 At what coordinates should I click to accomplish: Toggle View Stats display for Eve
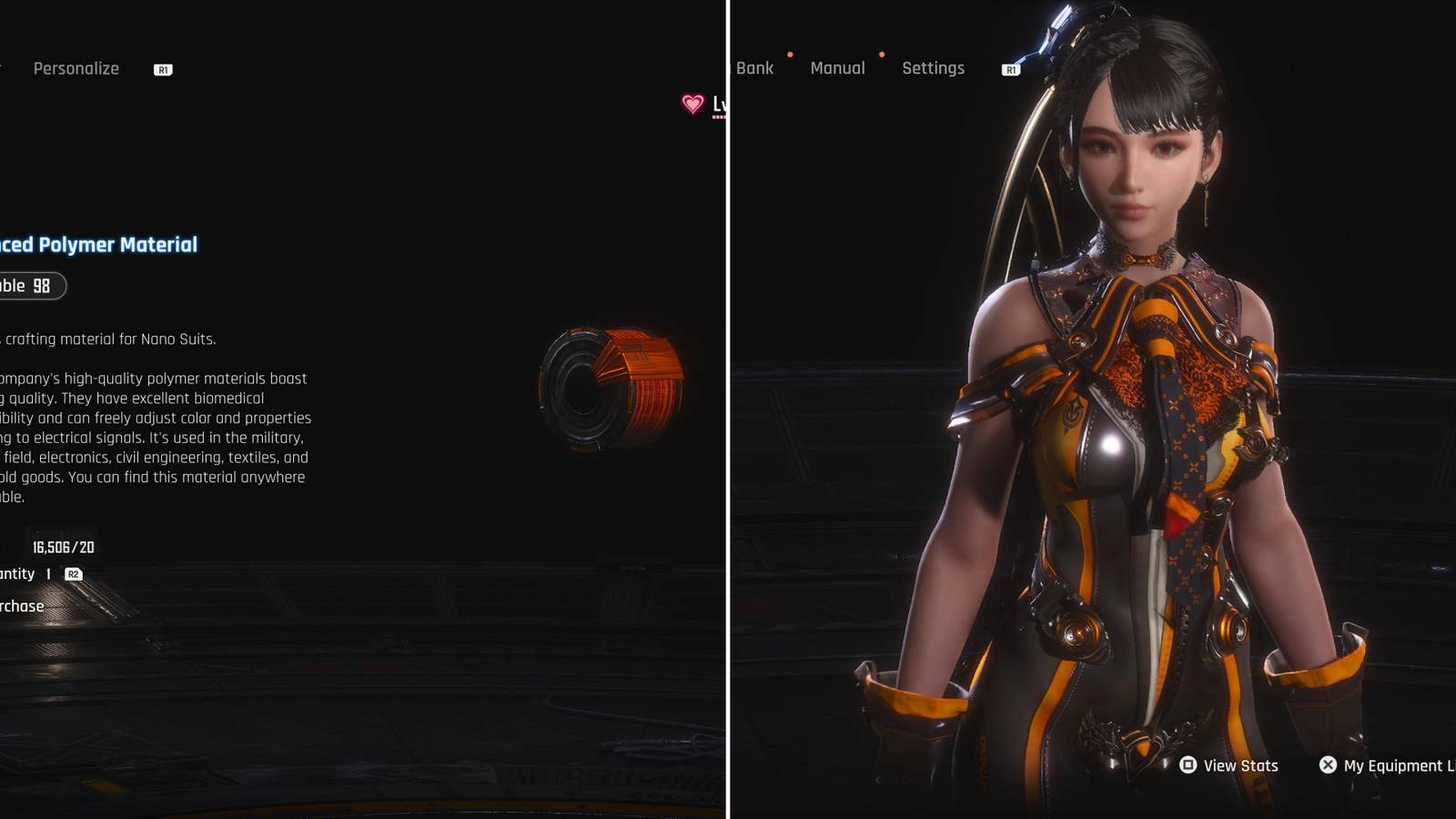tap(1233, 765)
